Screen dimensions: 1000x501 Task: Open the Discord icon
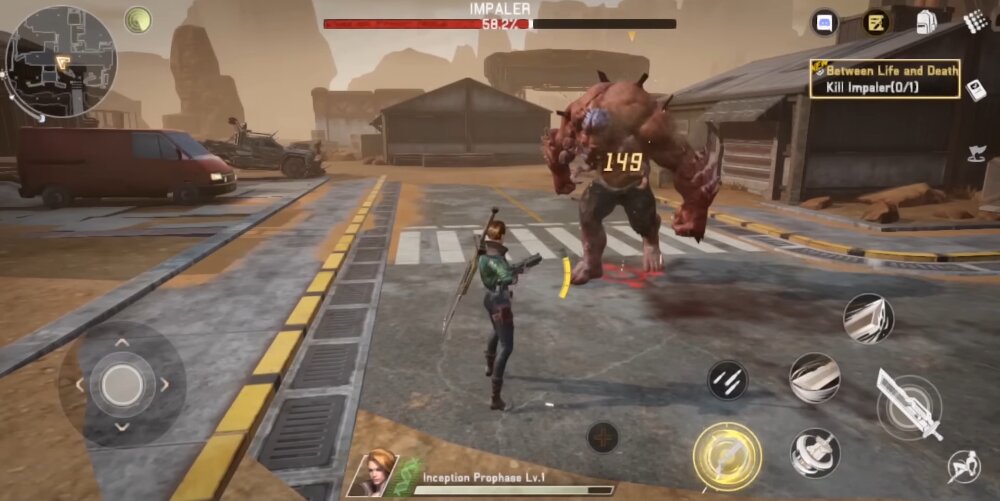tap(825, 21)
